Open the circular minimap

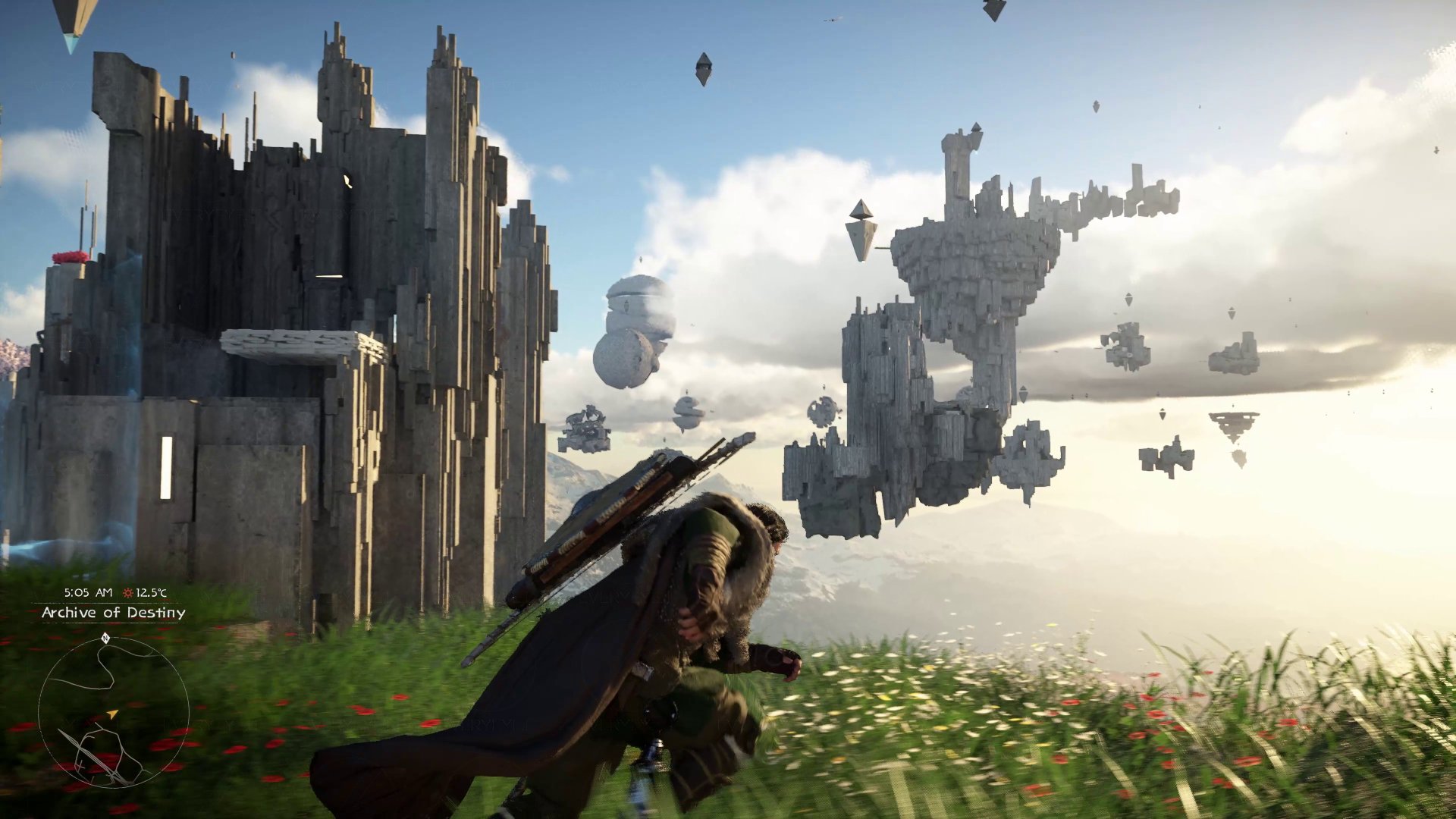(113, 711)
